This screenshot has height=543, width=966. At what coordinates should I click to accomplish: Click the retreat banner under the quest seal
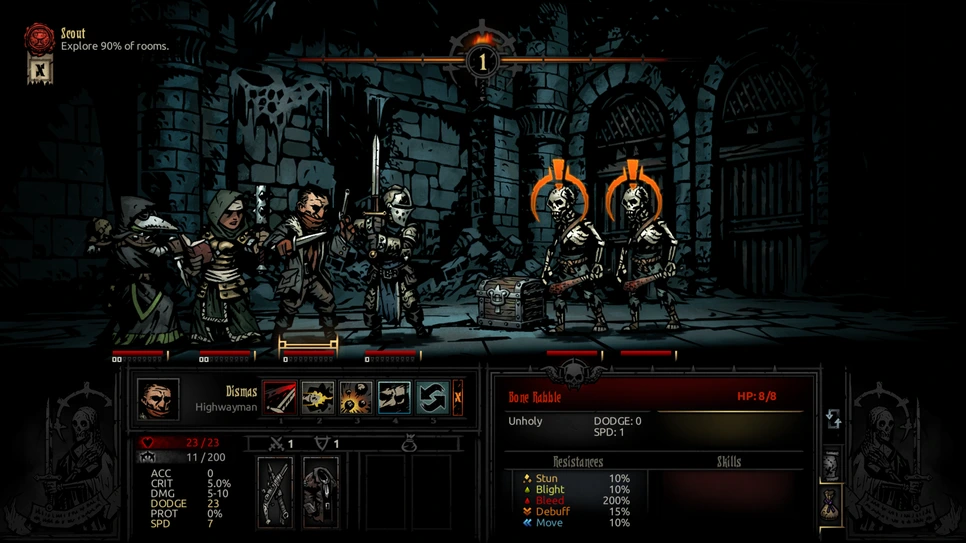point(39,70)
